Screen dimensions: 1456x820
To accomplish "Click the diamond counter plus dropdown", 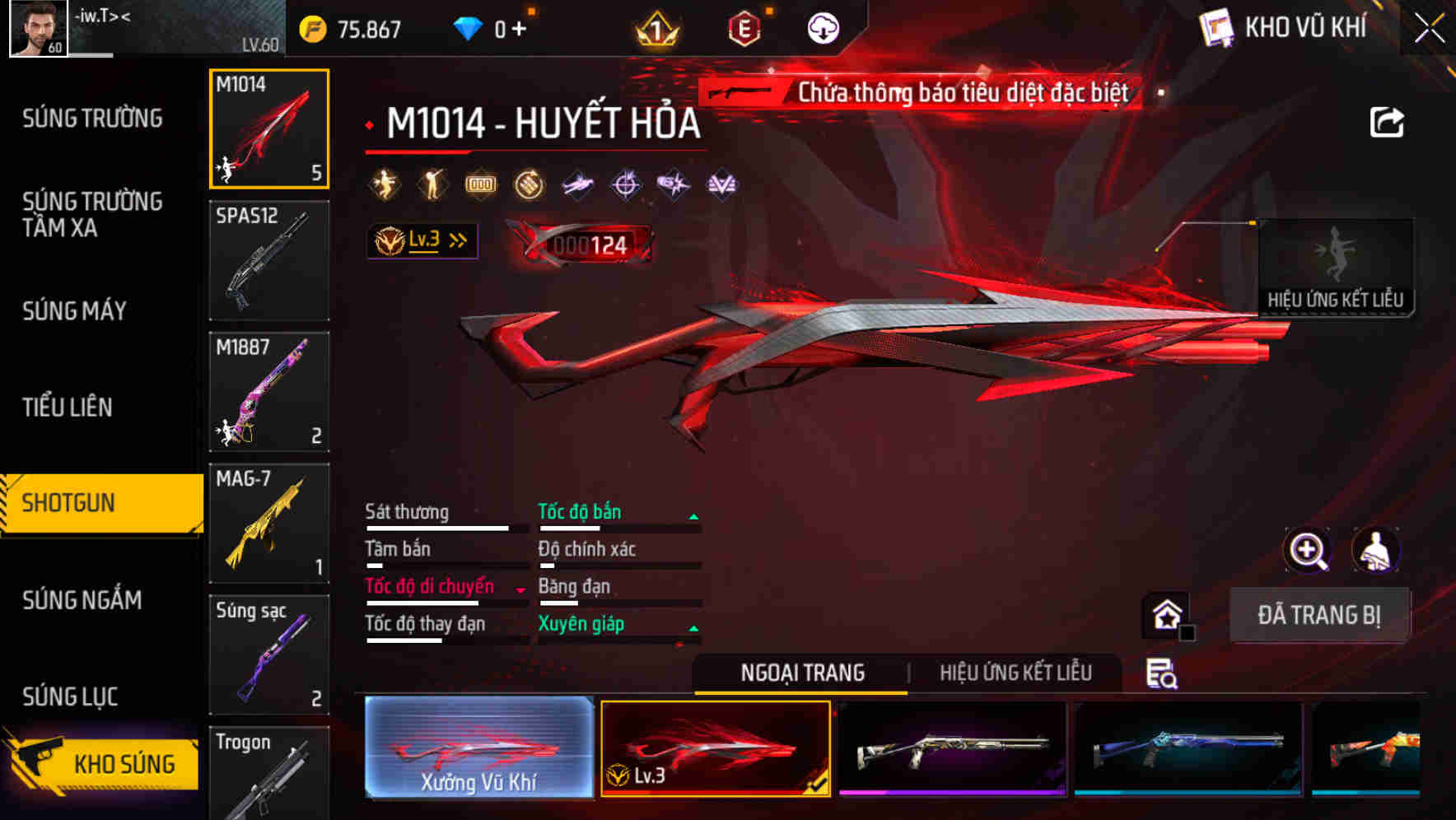I will [x=518, y=27].
